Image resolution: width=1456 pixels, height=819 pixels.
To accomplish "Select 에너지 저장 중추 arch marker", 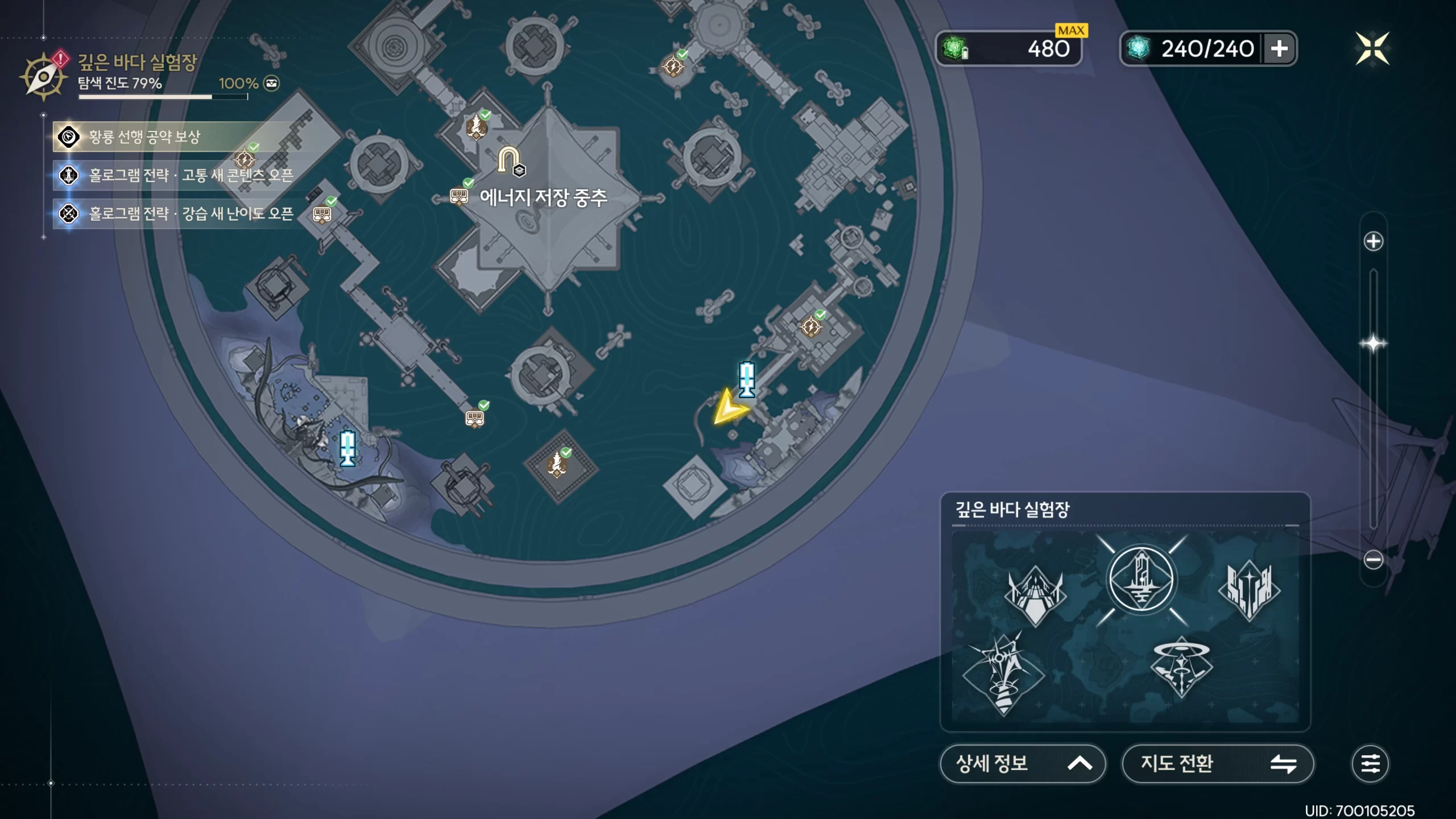I will coord(508,160).
